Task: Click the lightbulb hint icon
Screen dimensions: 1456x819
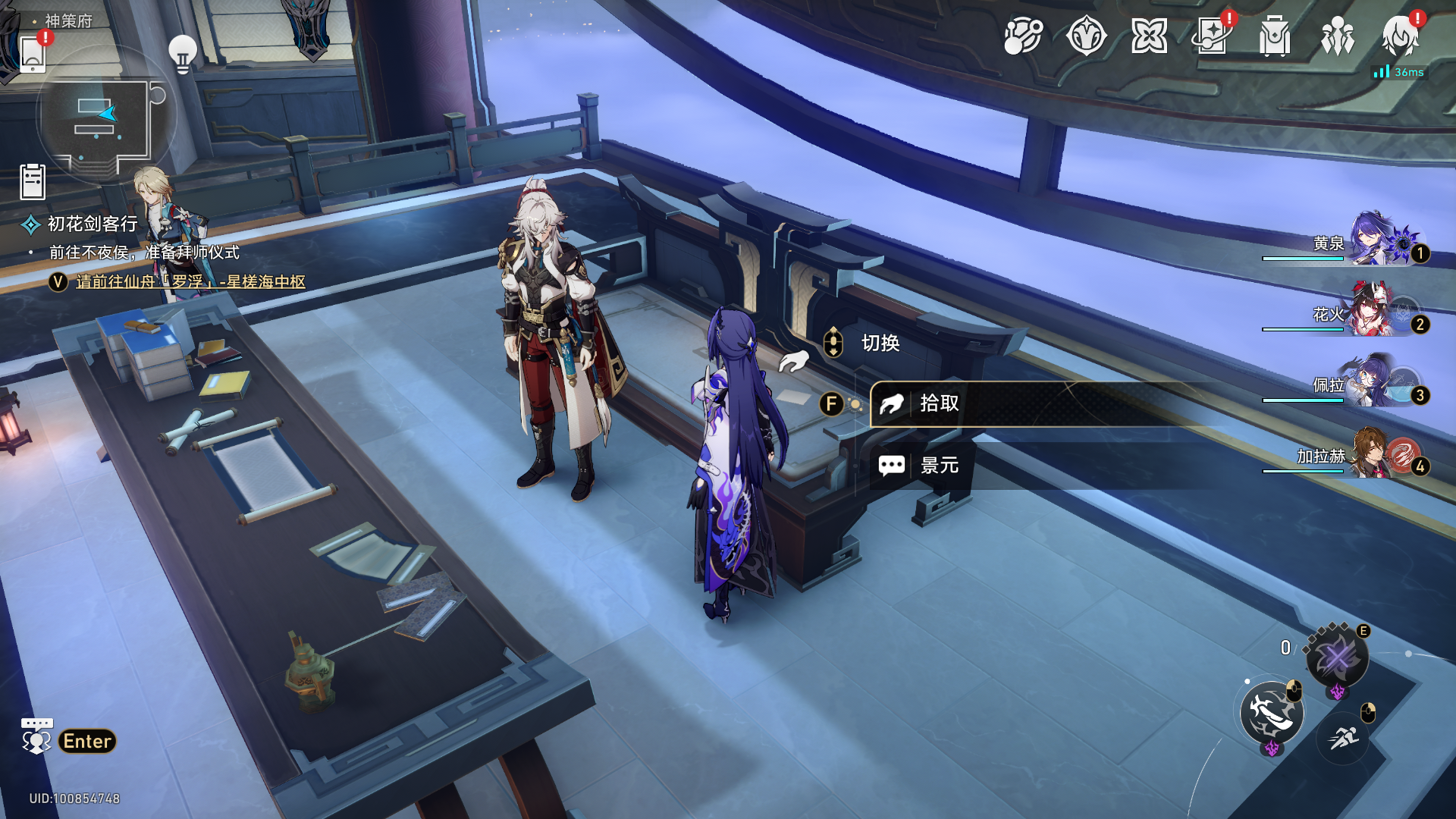Action: 183,53
